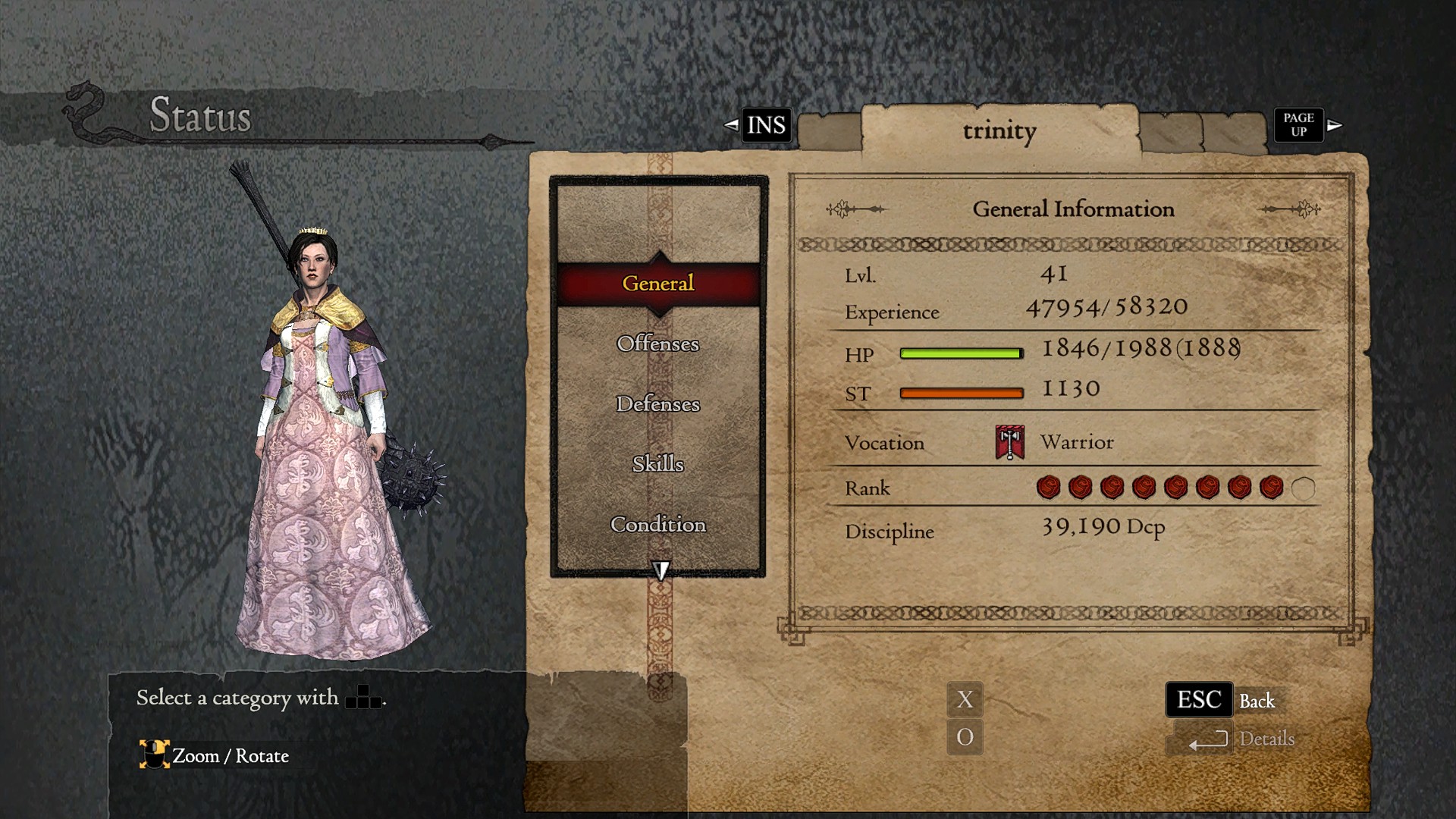The image size is (1456, 819).
Task: Choose the Condition category
Action: pos(658,524)
